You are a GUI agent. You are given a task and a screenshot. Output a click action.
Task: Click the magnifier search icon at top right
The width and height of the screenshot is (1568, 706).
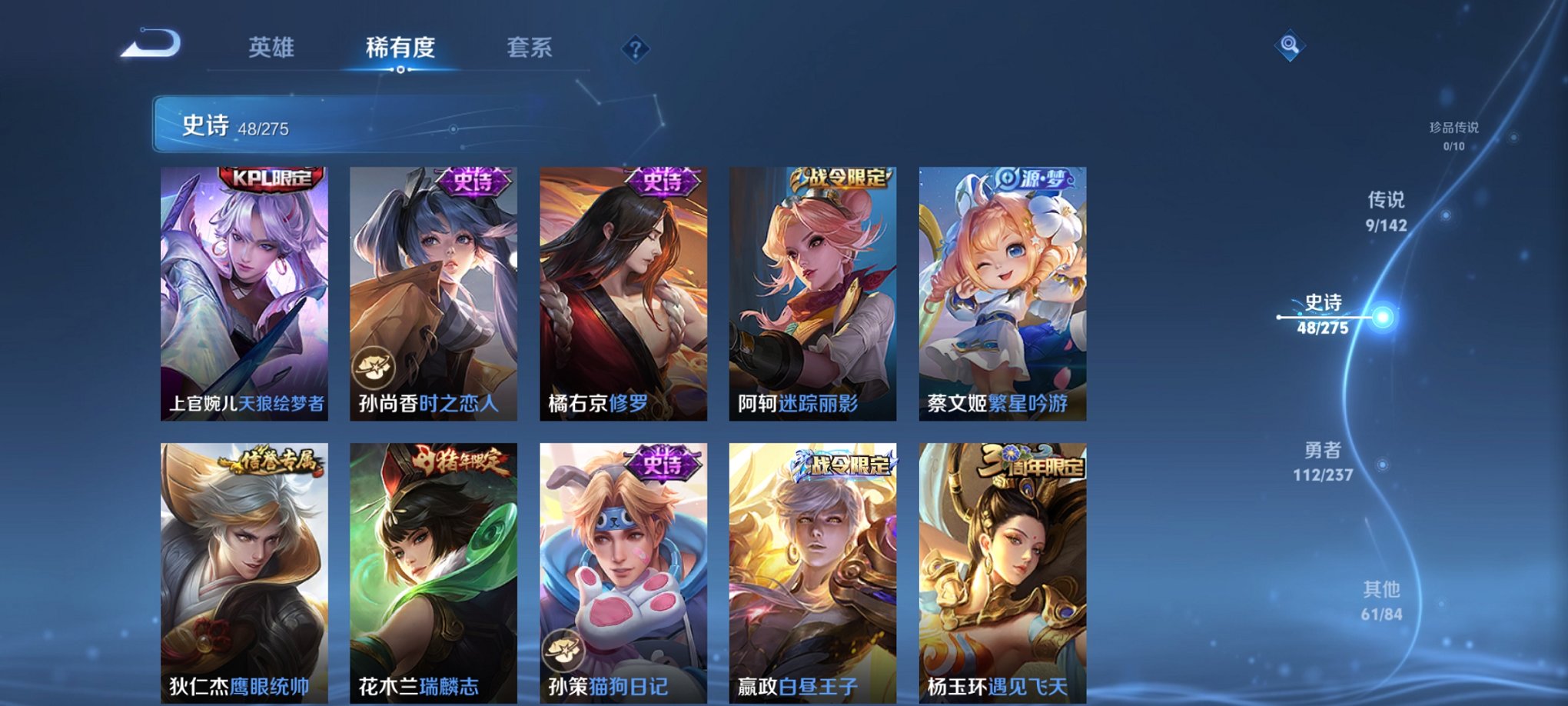[1291, 45]
